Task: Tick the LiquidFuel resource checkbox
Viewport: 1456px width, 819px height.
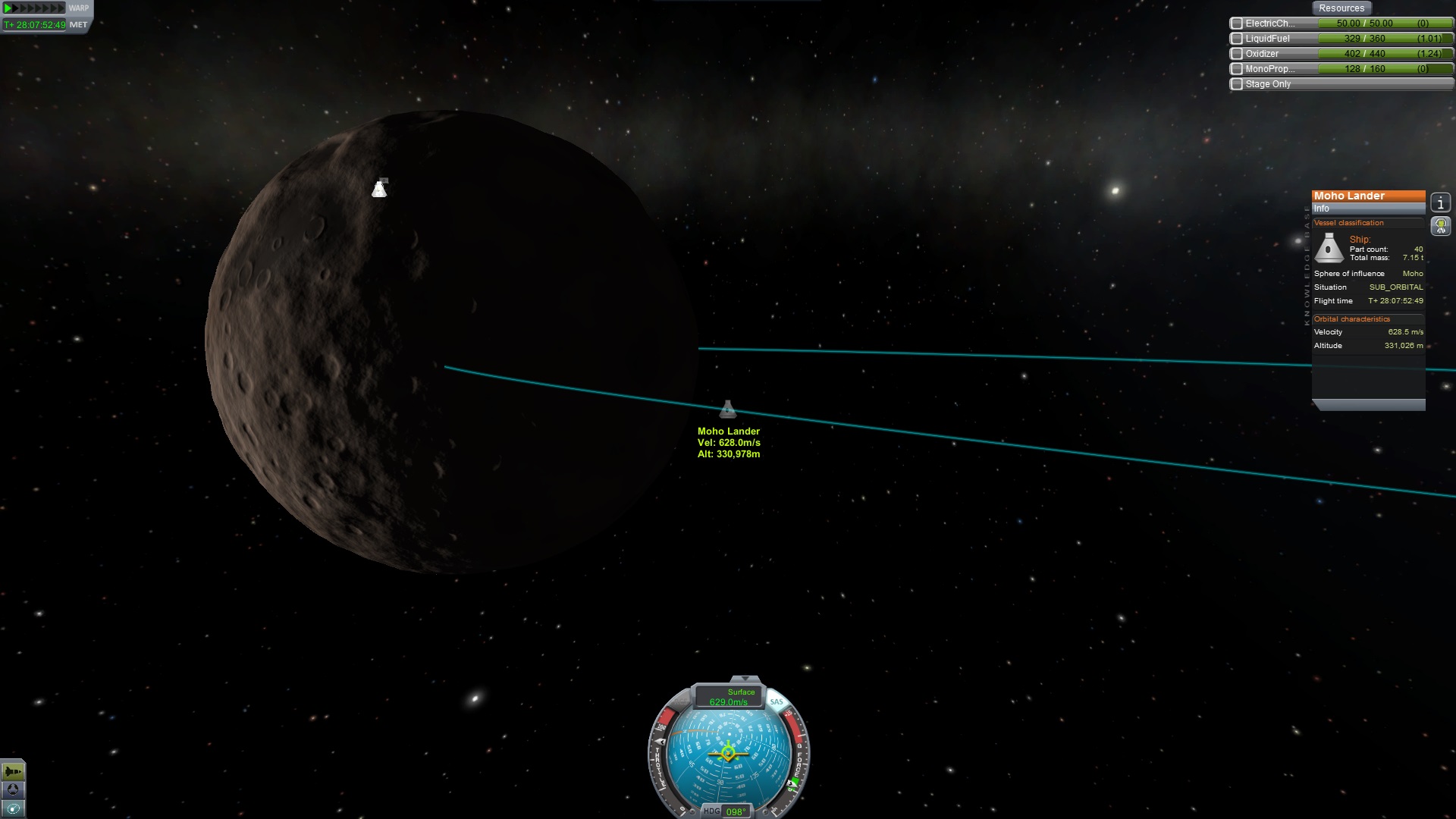Action: point(1237,39)
